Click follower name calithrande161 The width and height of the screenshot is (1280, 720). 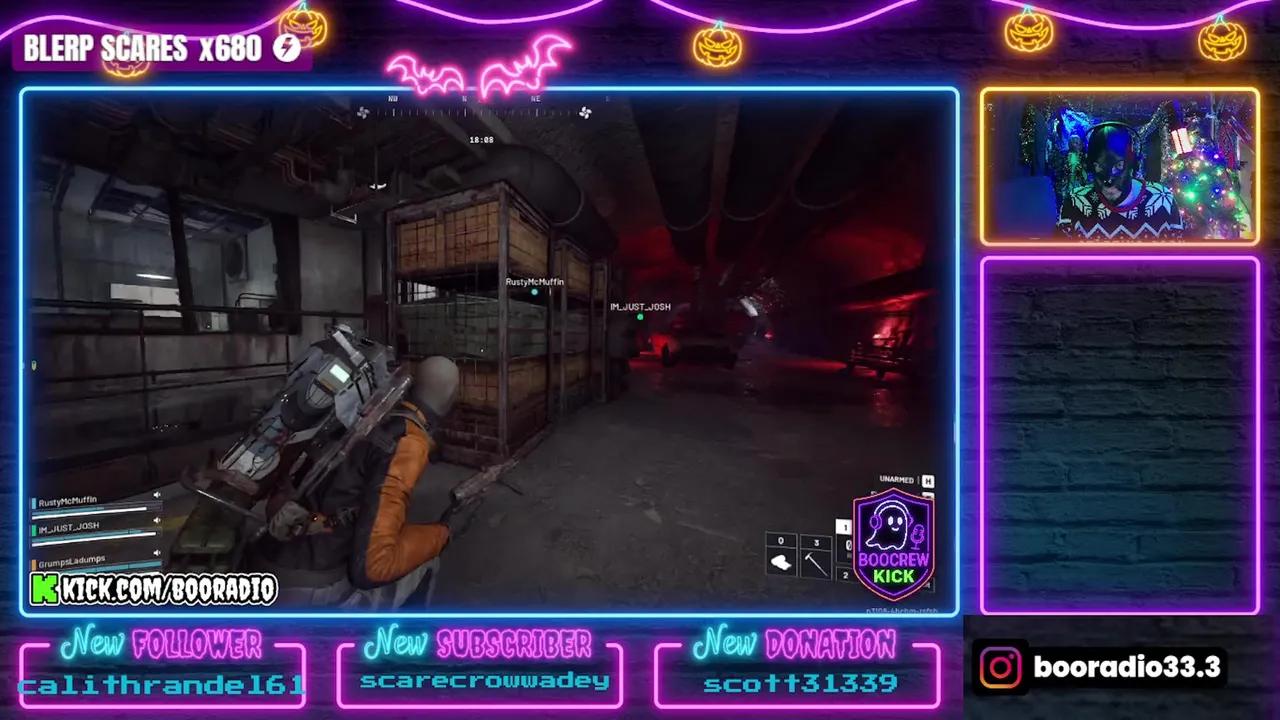[x=162, y=684]
